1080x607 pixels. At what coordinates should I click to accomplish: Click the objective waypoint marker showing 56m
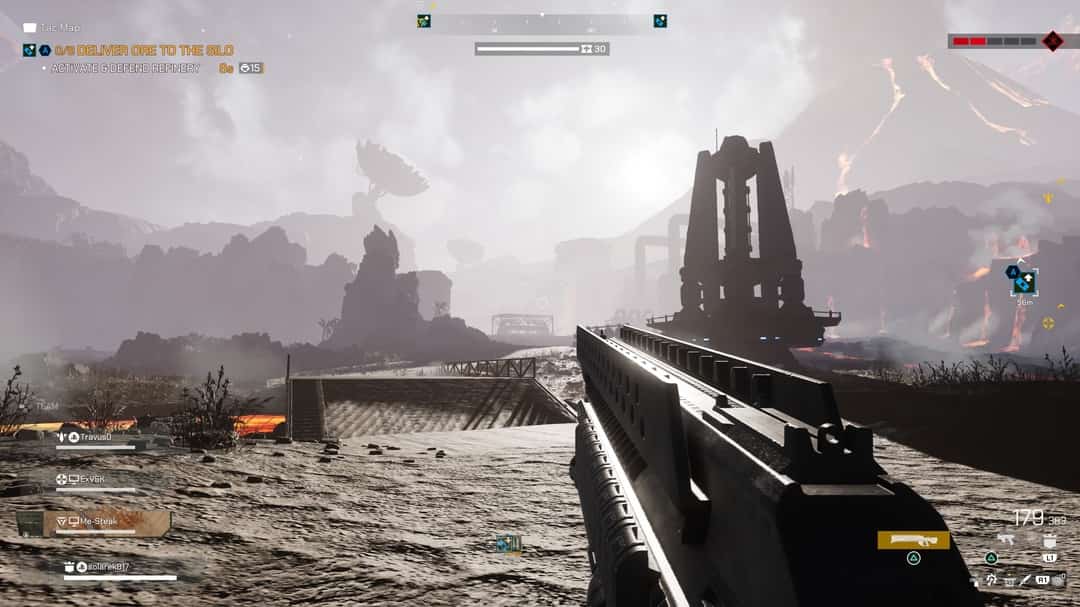point(1024,281)
